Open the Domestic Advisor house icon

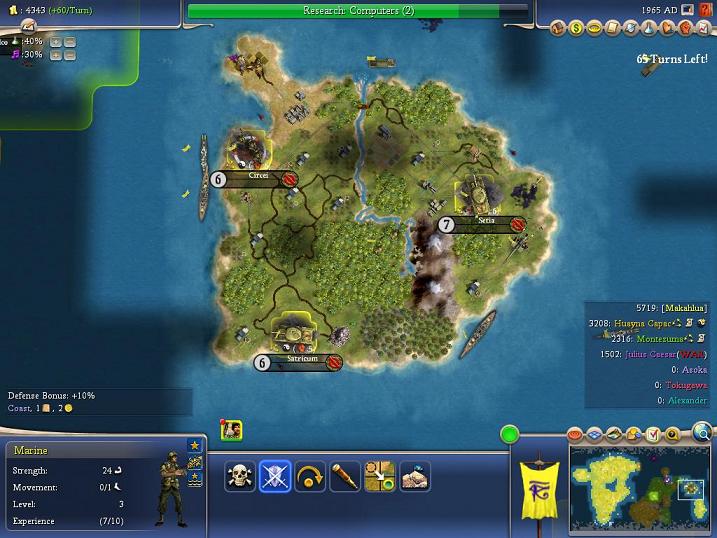click(x=558, y=29)
